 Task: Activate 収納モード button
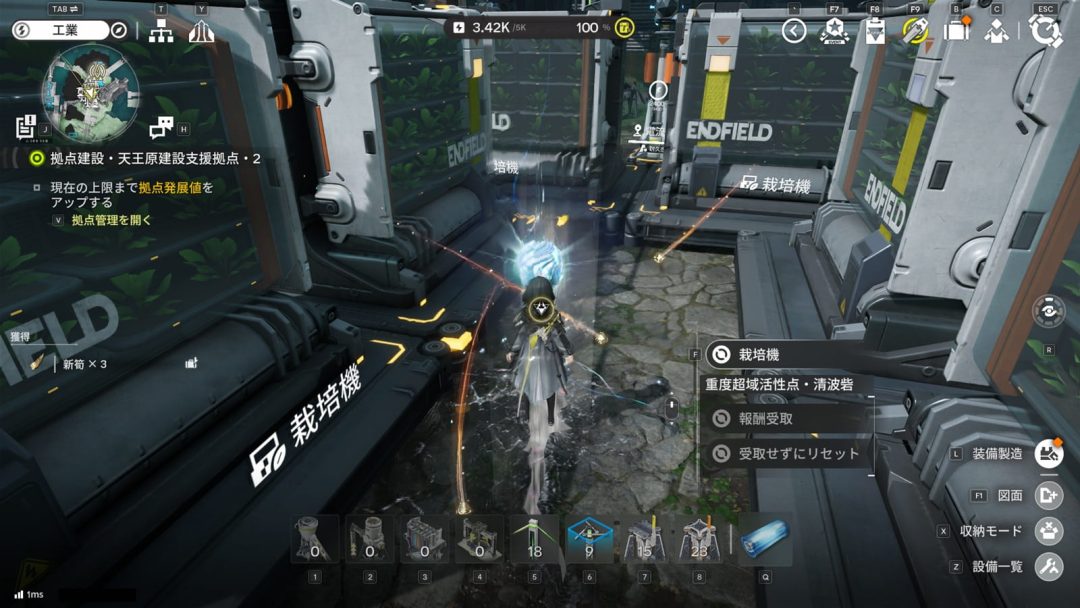click(1048, 531)
